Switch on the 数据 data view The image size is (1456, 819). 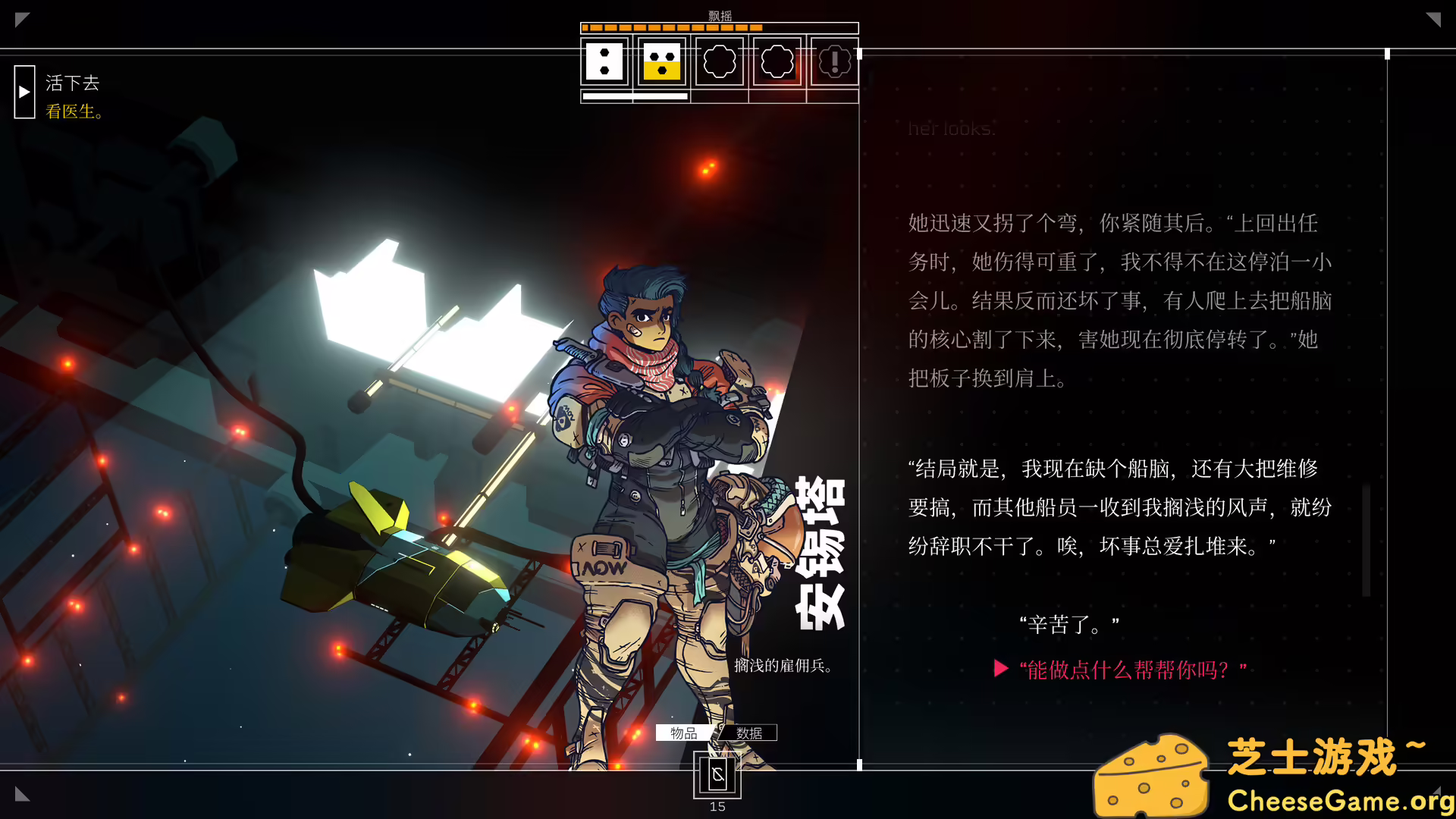tap(748, 733)
